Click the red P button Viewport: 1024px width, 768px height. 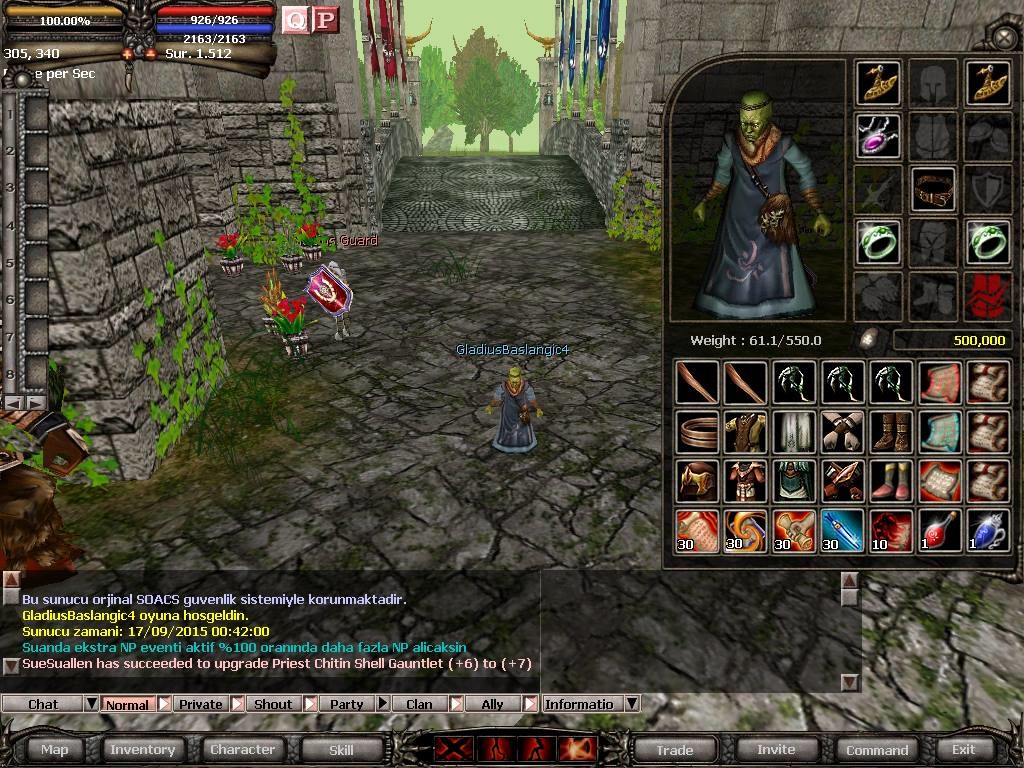click(325, 20)
